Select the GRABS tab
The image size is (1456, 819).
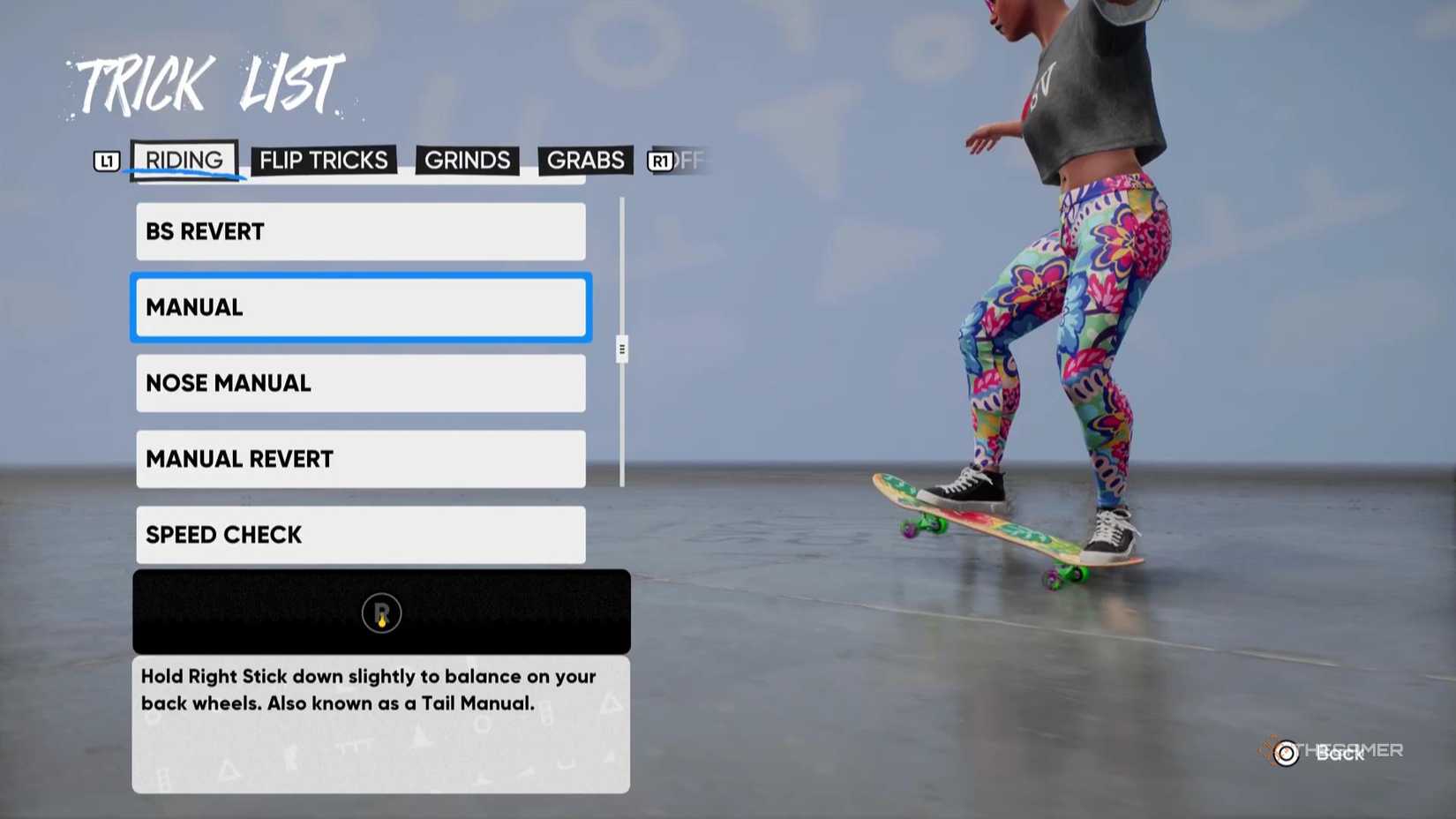(x=585, y=160)
